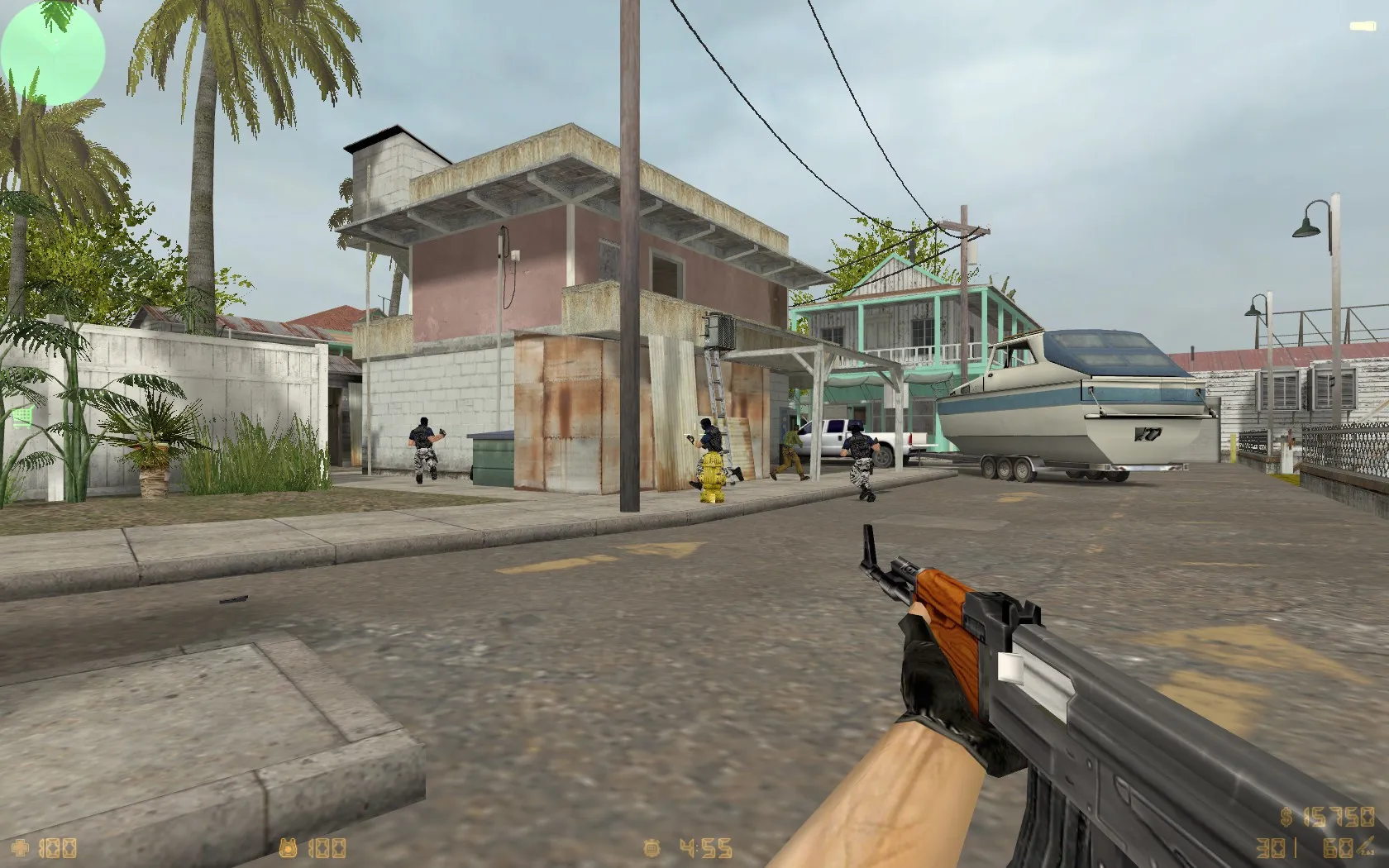The width and height of the screenshot is (1389, 868).
Task: Click the counter-terrorist running near the dumpster
Action: pyautogui.click(x=423, y=446)
